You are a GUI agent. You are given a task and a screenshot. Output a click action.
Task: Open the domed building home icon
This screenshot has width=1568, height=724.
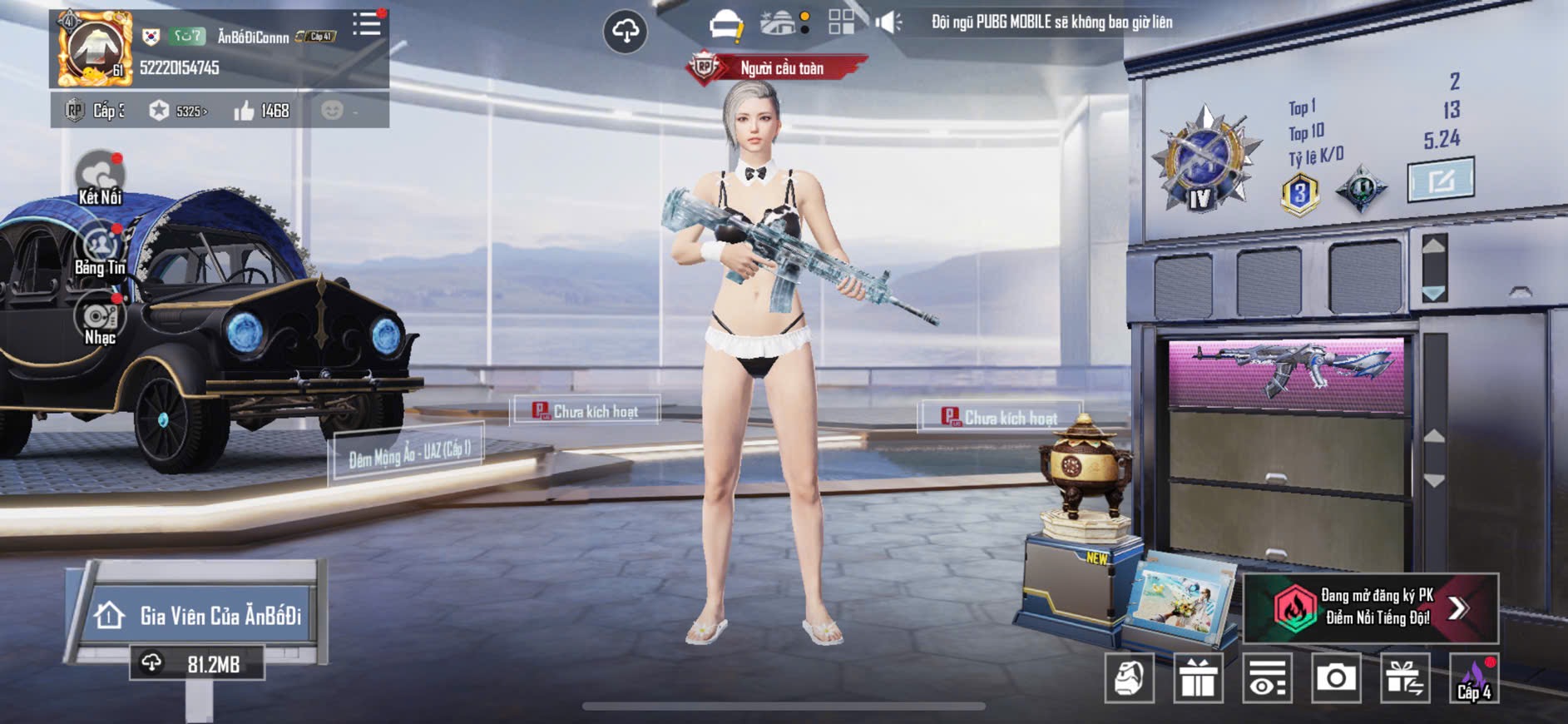[x=779, y=23]
